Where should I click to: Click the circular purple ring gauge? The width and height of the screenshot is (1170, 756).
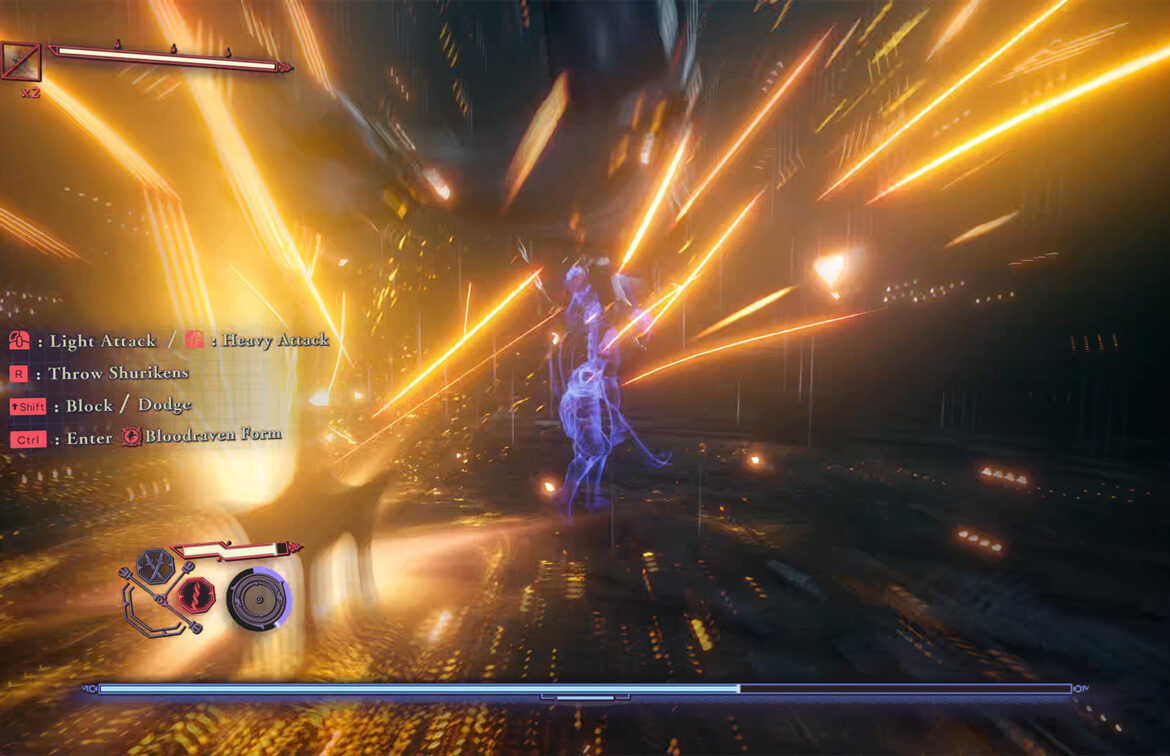click(x=258, y=599)
